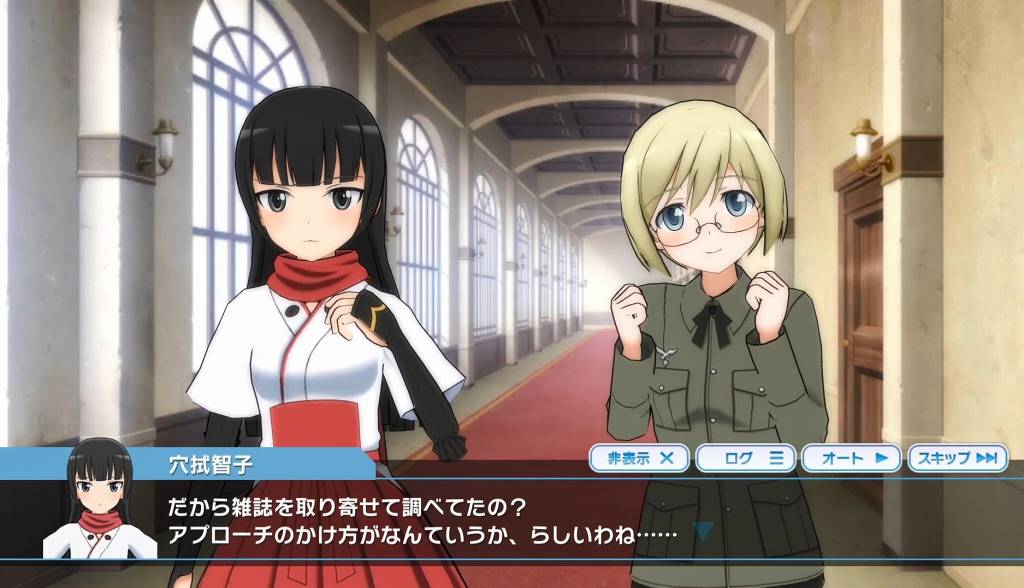This screenshot has width=1024, height=588.
Task: Open the ログ dialogue history
Action: pos(746,458)
